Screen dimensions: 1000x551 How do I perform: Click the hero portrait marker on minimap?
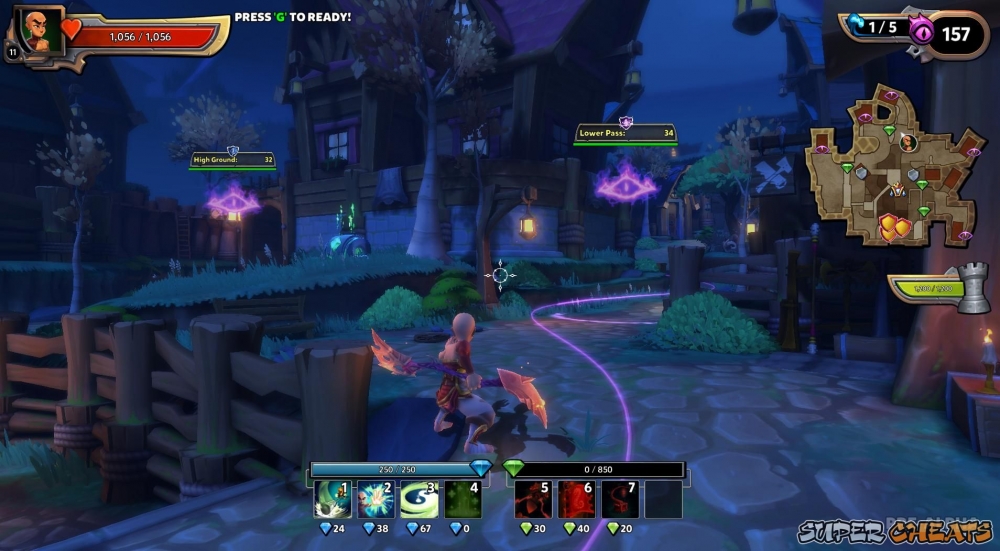908,142
